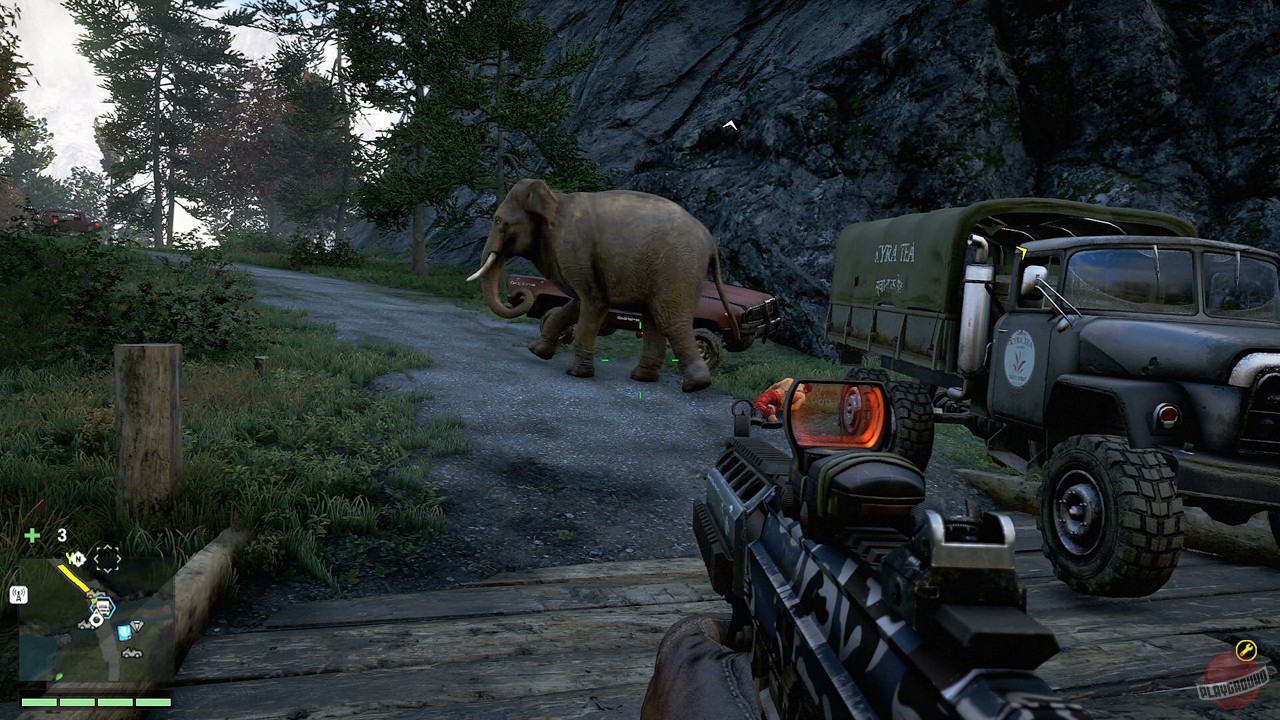The image size is (1280, 720).
Task: Open the weapon wheel selector above the minimap
Action: 108,557
